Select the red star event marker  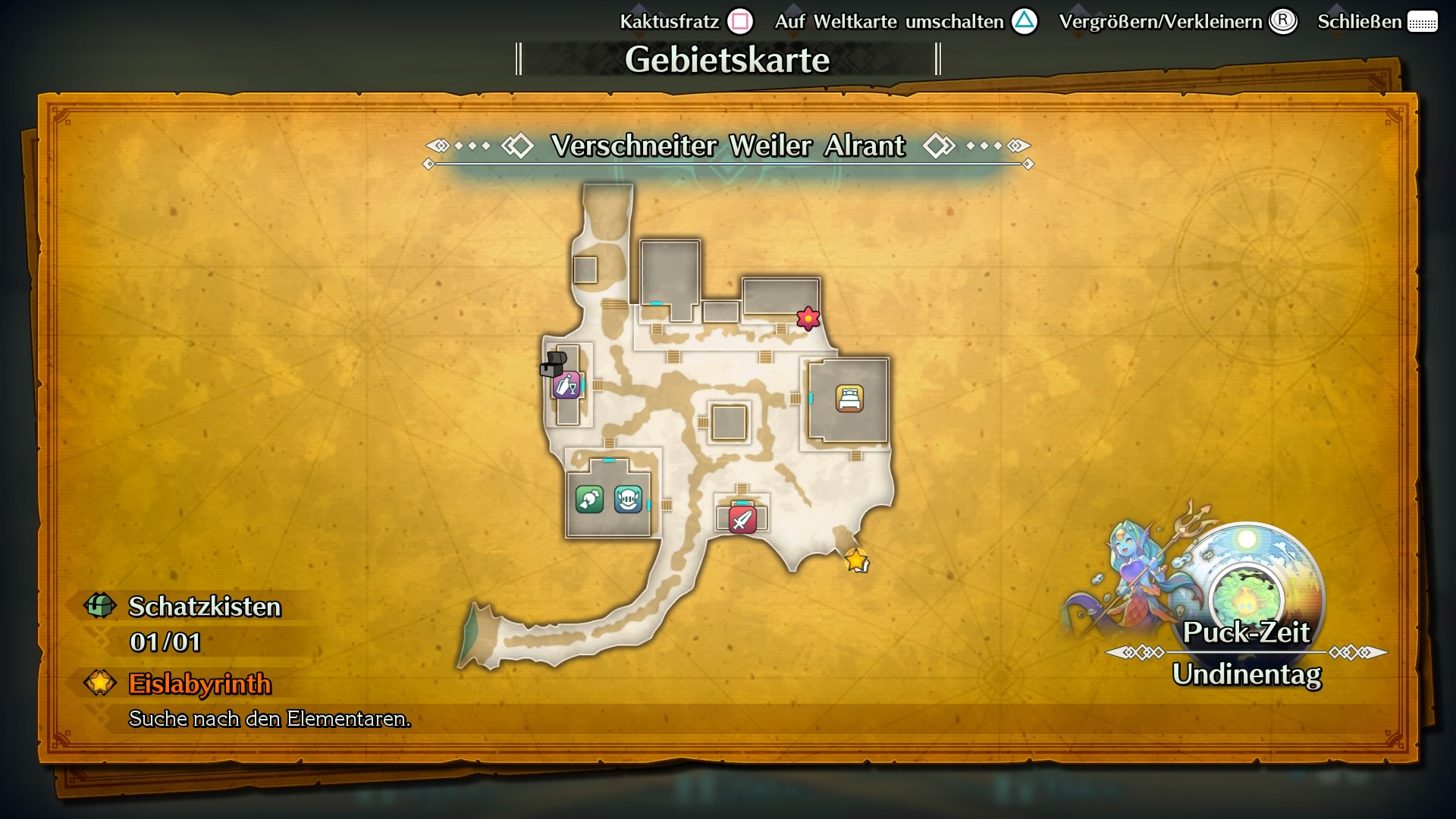(808, 318)
